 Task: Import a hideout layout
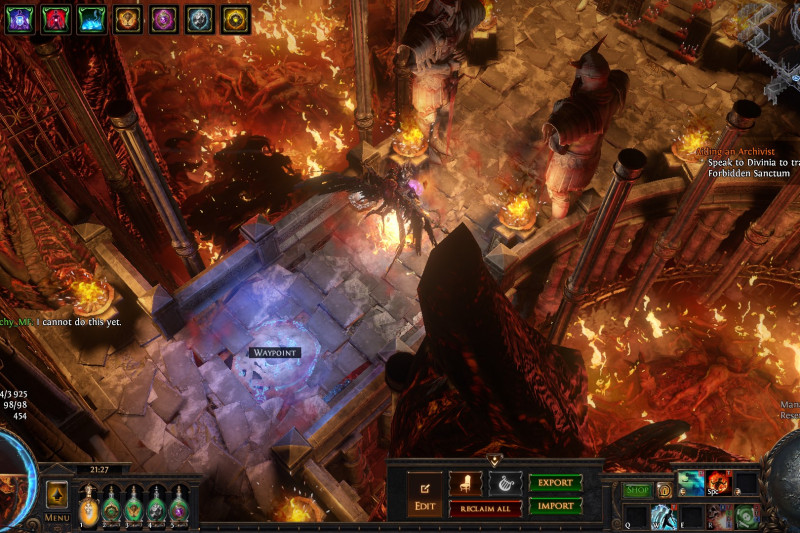tap(555, 506)
